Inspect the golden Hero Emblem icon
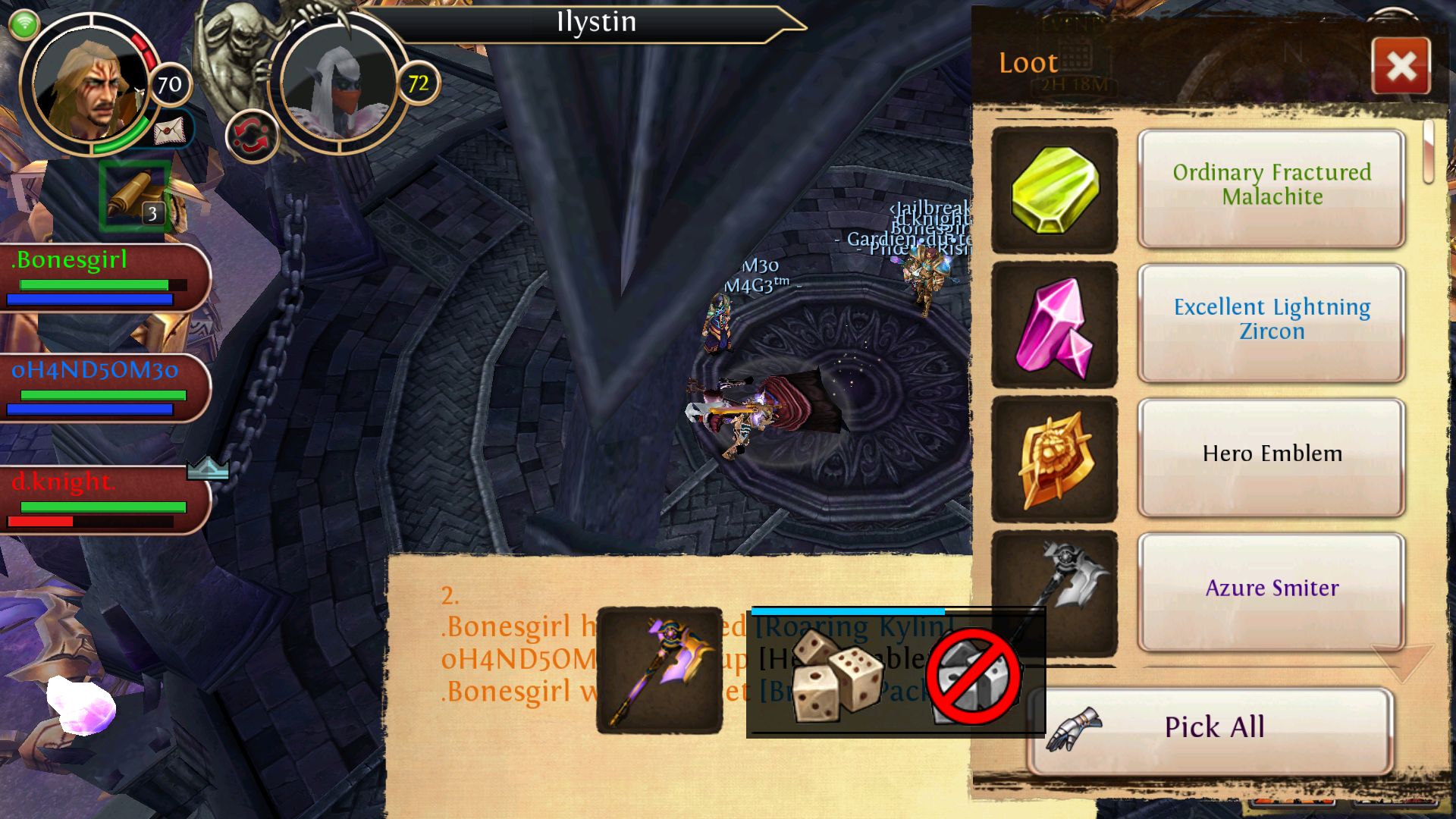 tap(1054, 459)
